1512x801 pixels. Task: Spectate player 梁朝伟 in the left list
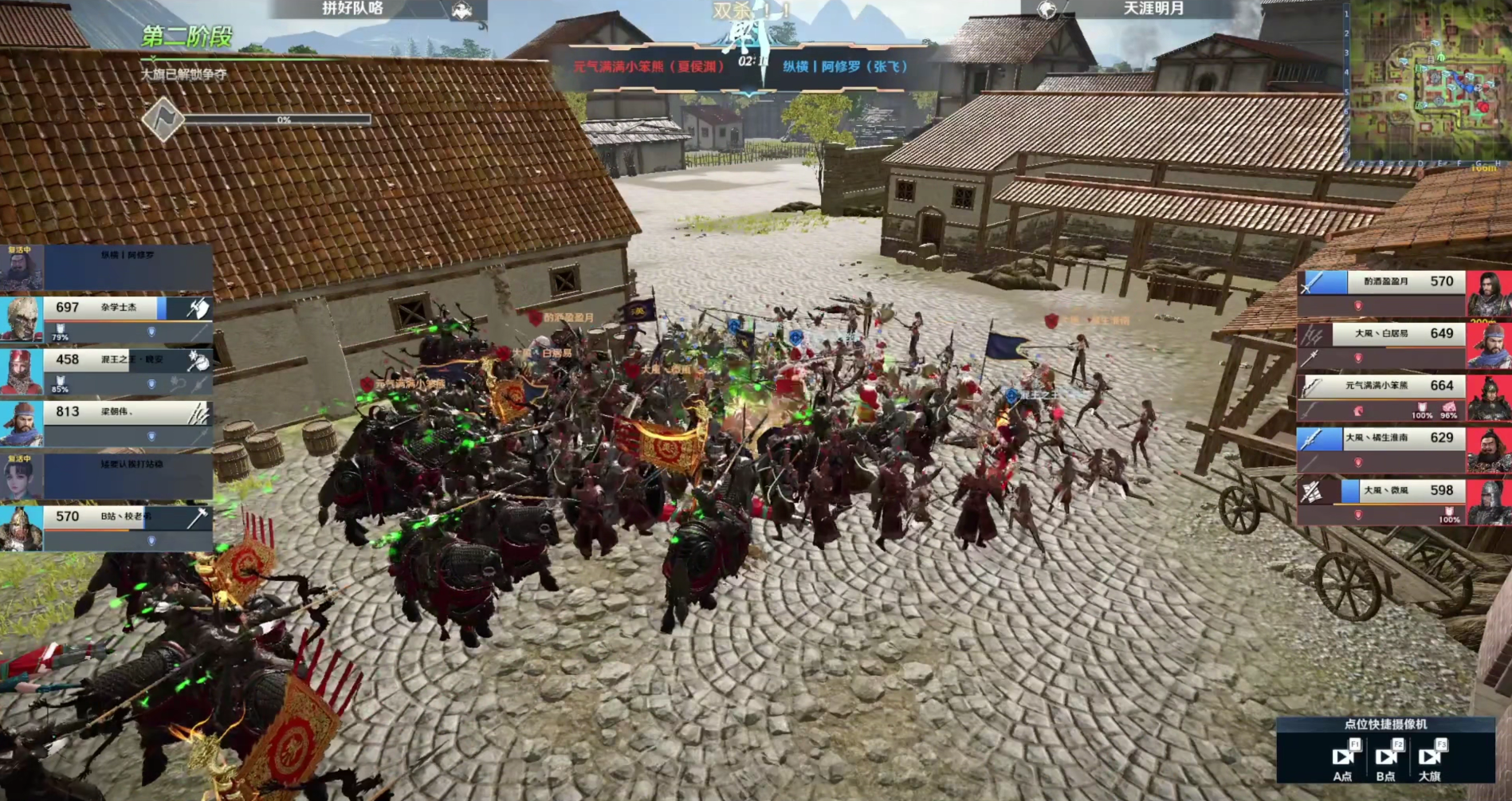pyautogui.click(x=108, y=423)
